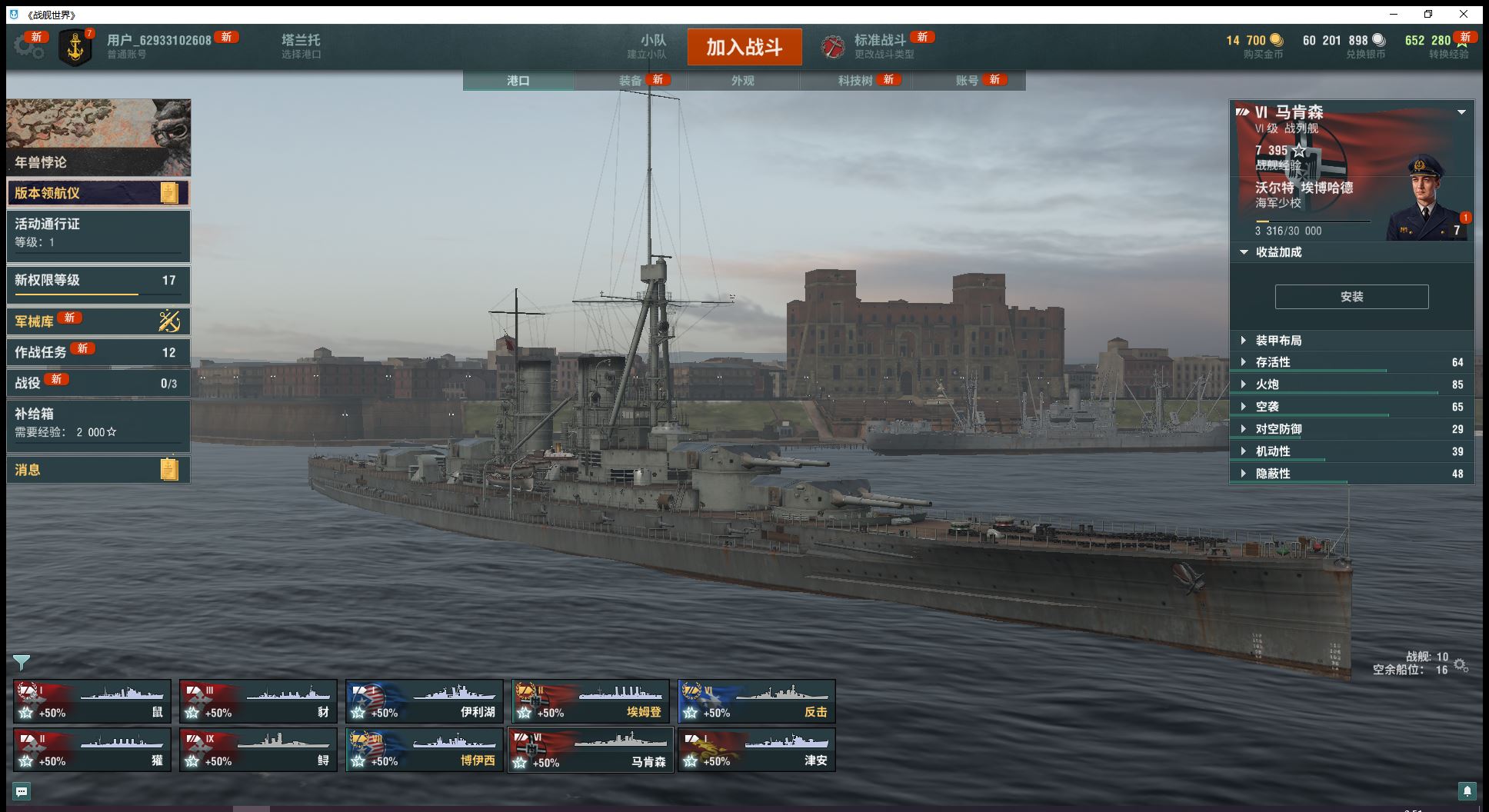This screenshot has height=812, width=1489.
Task: Switch to the 装备 tab
Action: 631,81
